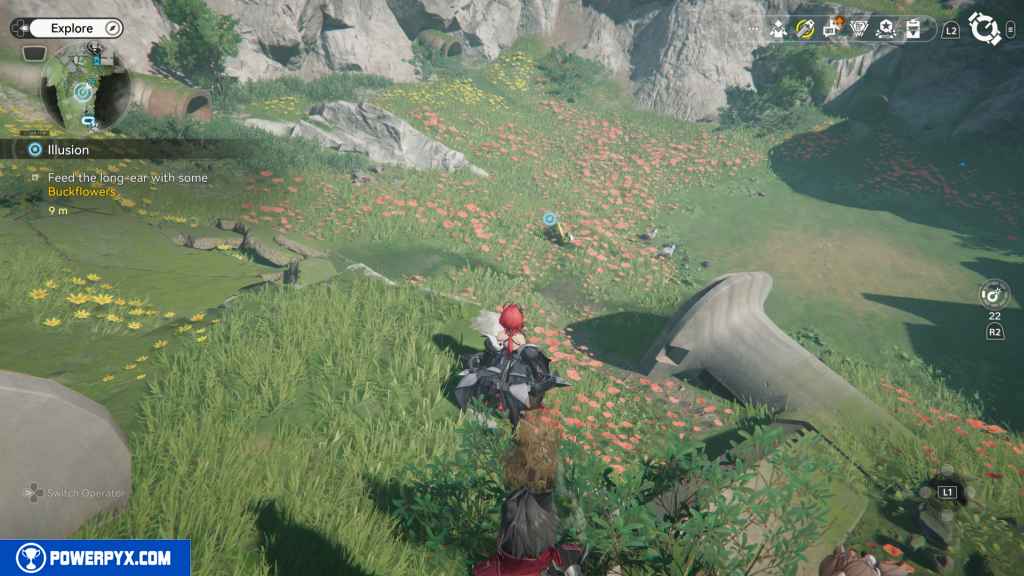
Task: Use the bomb item with 22 count
Action: [x=995, y=294]
